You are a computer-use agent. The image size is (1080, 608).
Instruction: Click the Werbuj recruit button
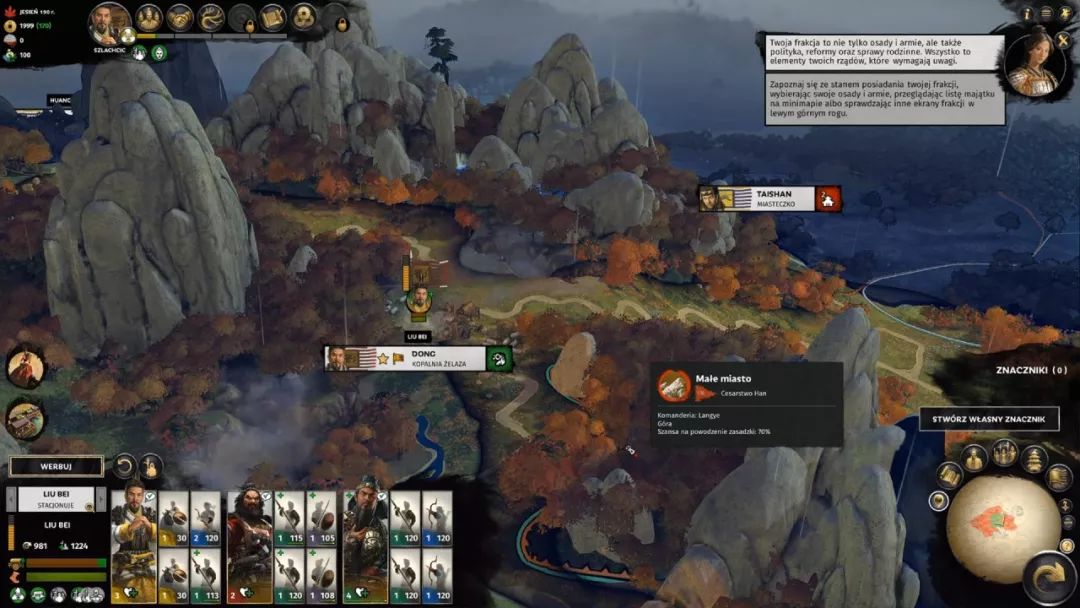pyautogui.click(x=56, y=467)
